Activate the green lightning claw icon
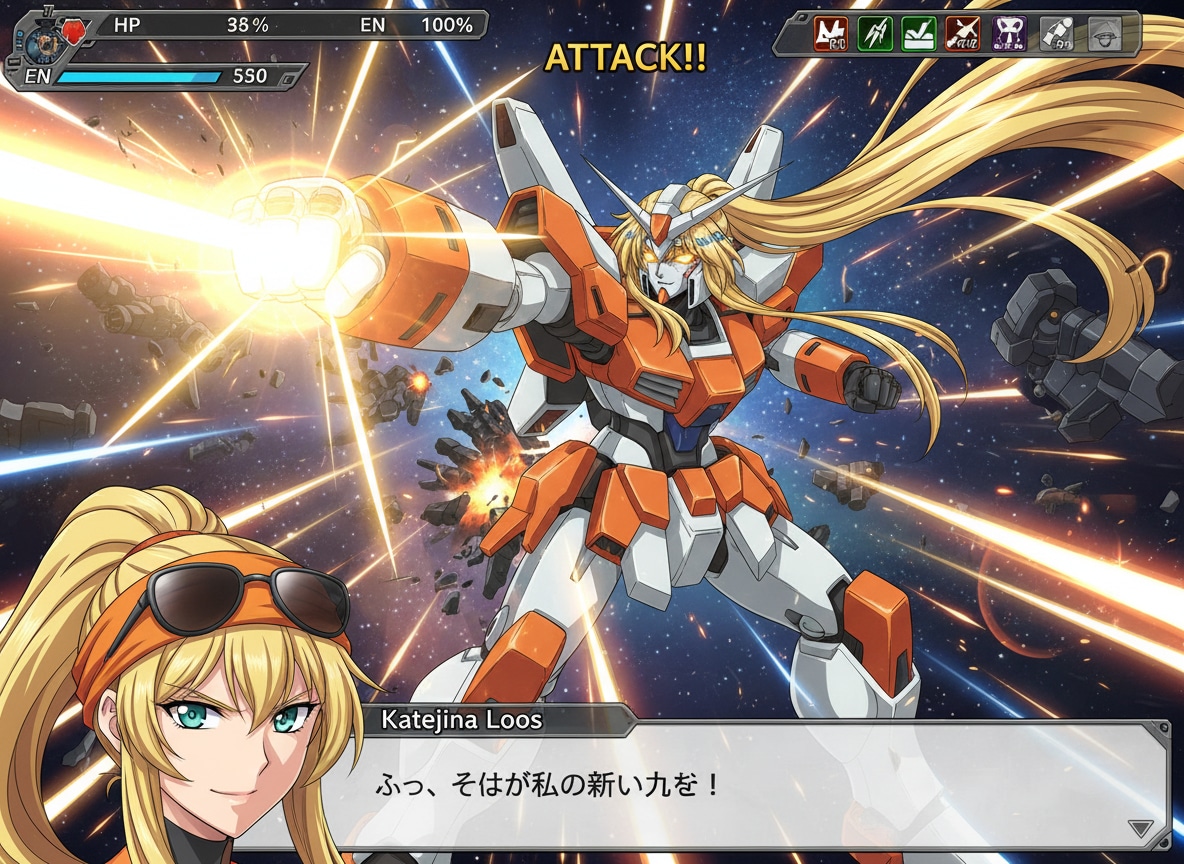 (x=875, y=33)
